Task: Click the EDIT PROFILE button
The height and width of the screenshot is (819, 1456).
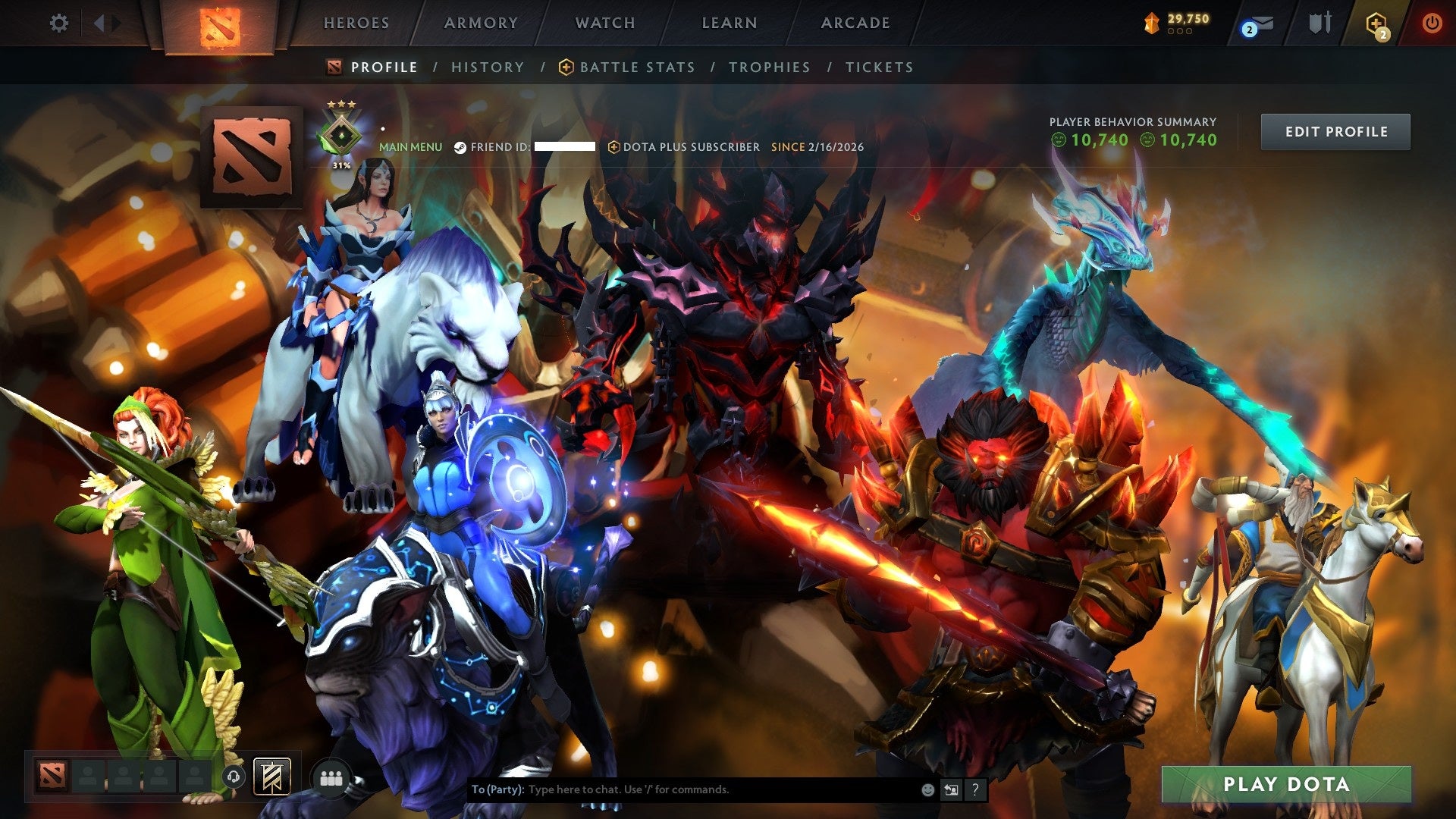Action: tap(1335, 130)
